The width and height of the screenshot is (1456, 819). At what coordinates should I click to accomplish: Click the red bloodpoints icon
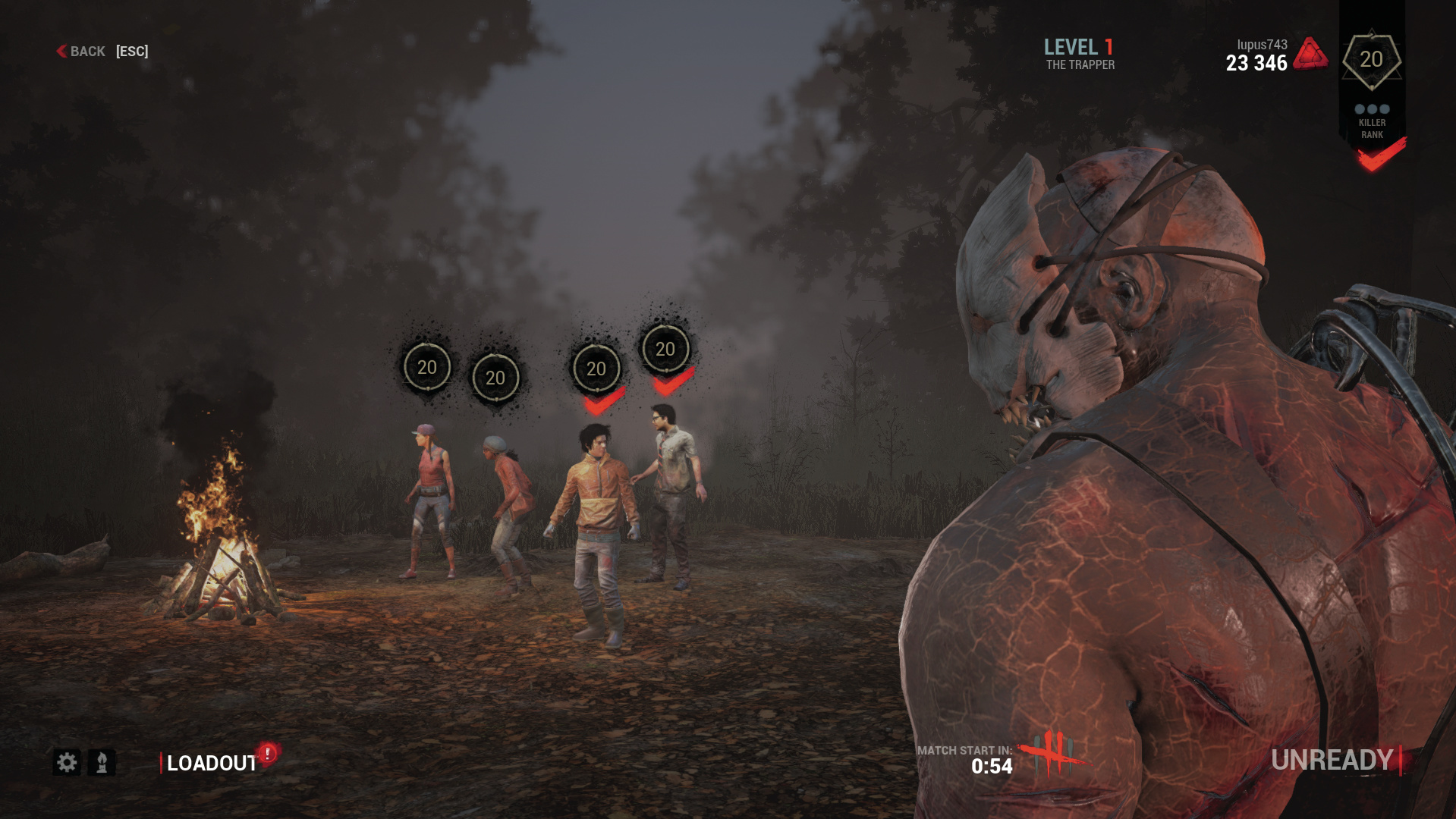tap(1310, 55)
